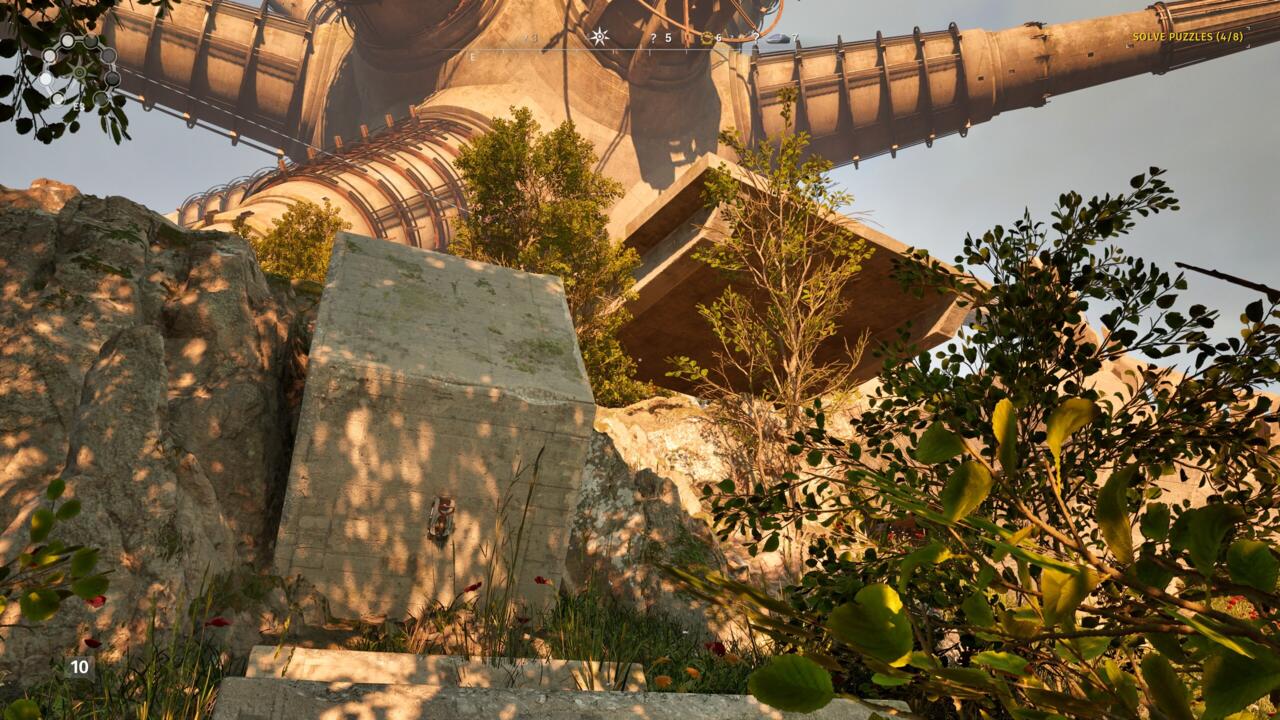Expand the E3 label under the wheel
The image size is (1280, 720).
79,106
